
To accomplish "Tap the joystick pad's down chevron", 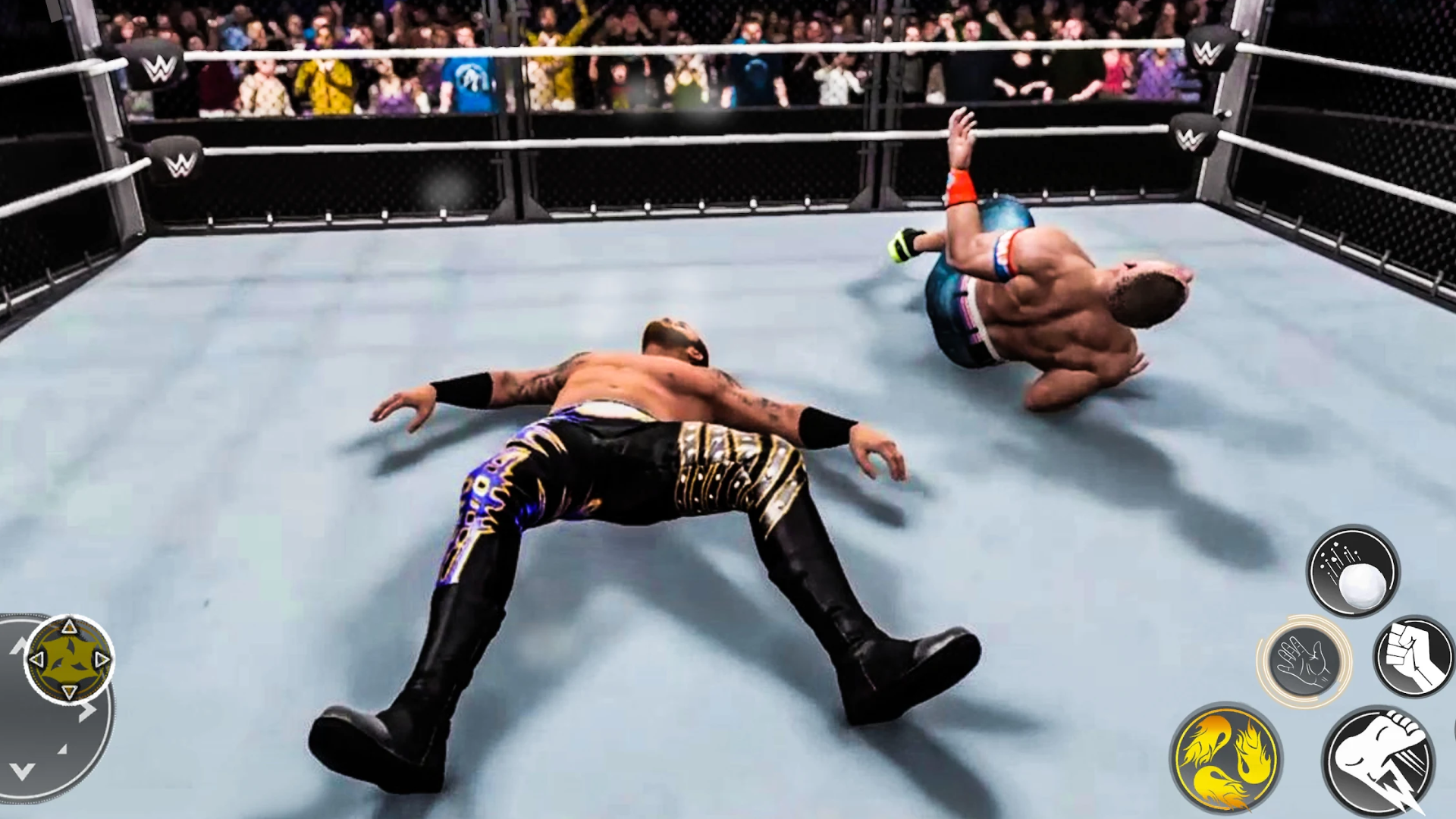I will [x=22, y=771].
